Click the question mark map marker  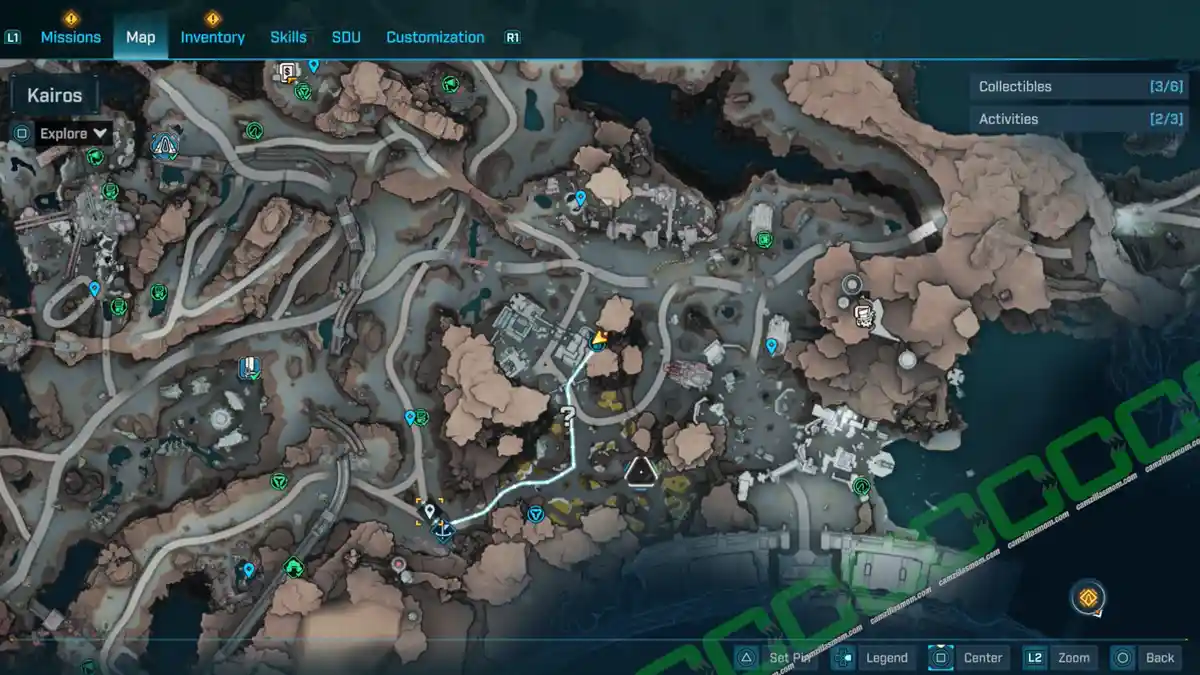[567, 417]
